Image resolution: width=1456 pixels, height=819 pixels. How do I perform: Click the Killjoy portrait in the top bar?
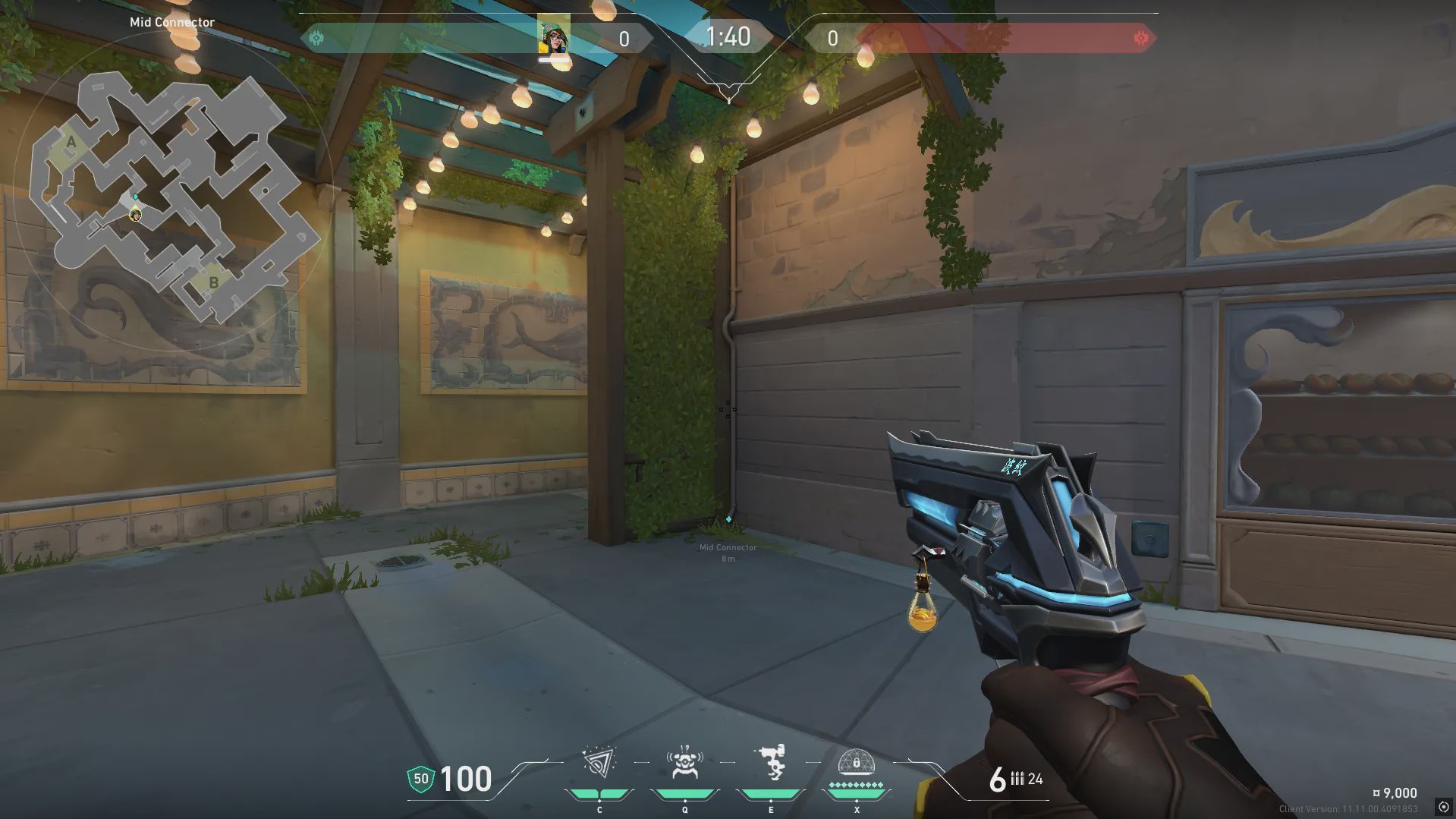tap(554, 36)
